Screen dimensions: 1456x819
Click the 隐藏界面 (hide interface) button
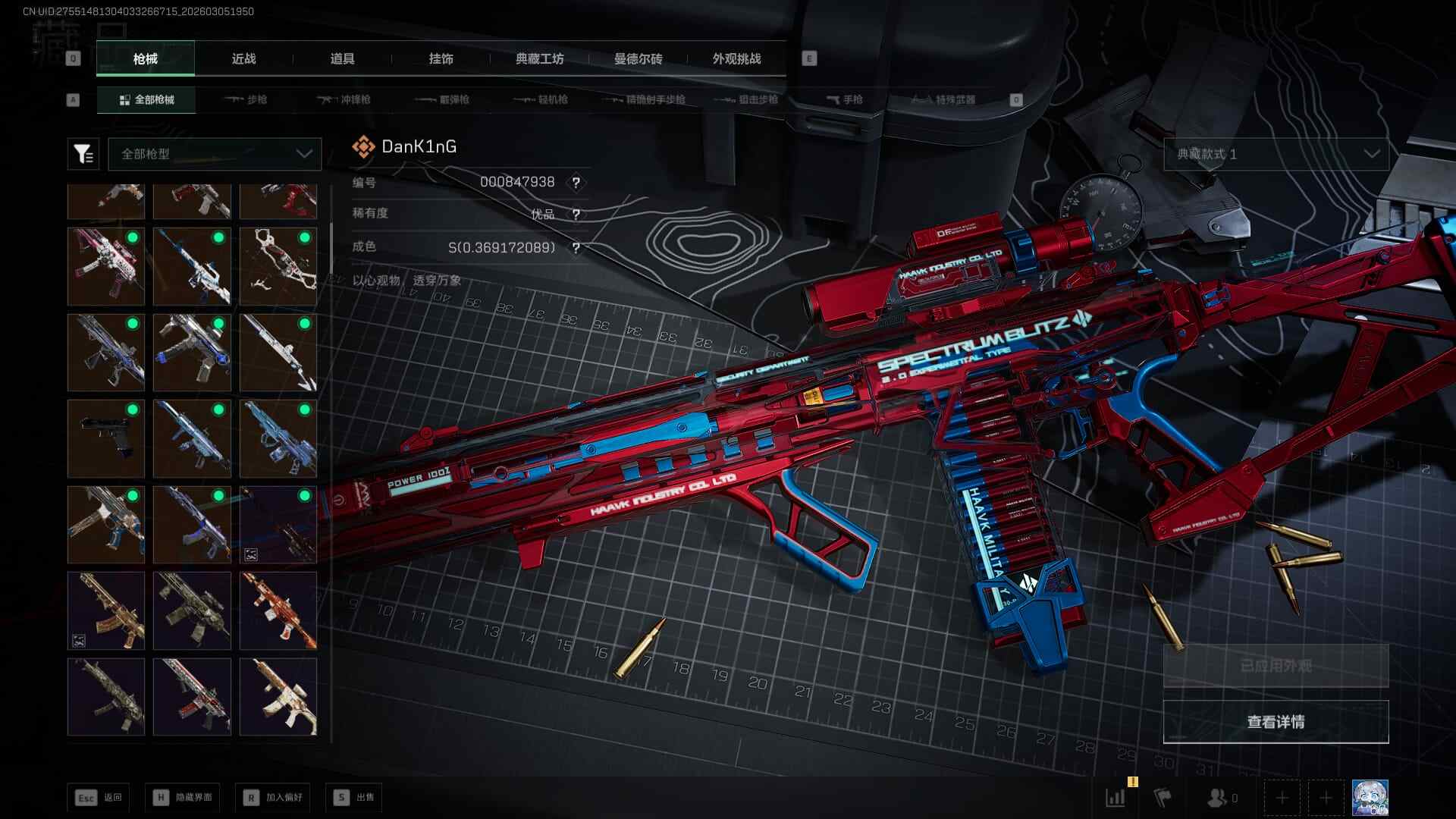click(183, 798)
